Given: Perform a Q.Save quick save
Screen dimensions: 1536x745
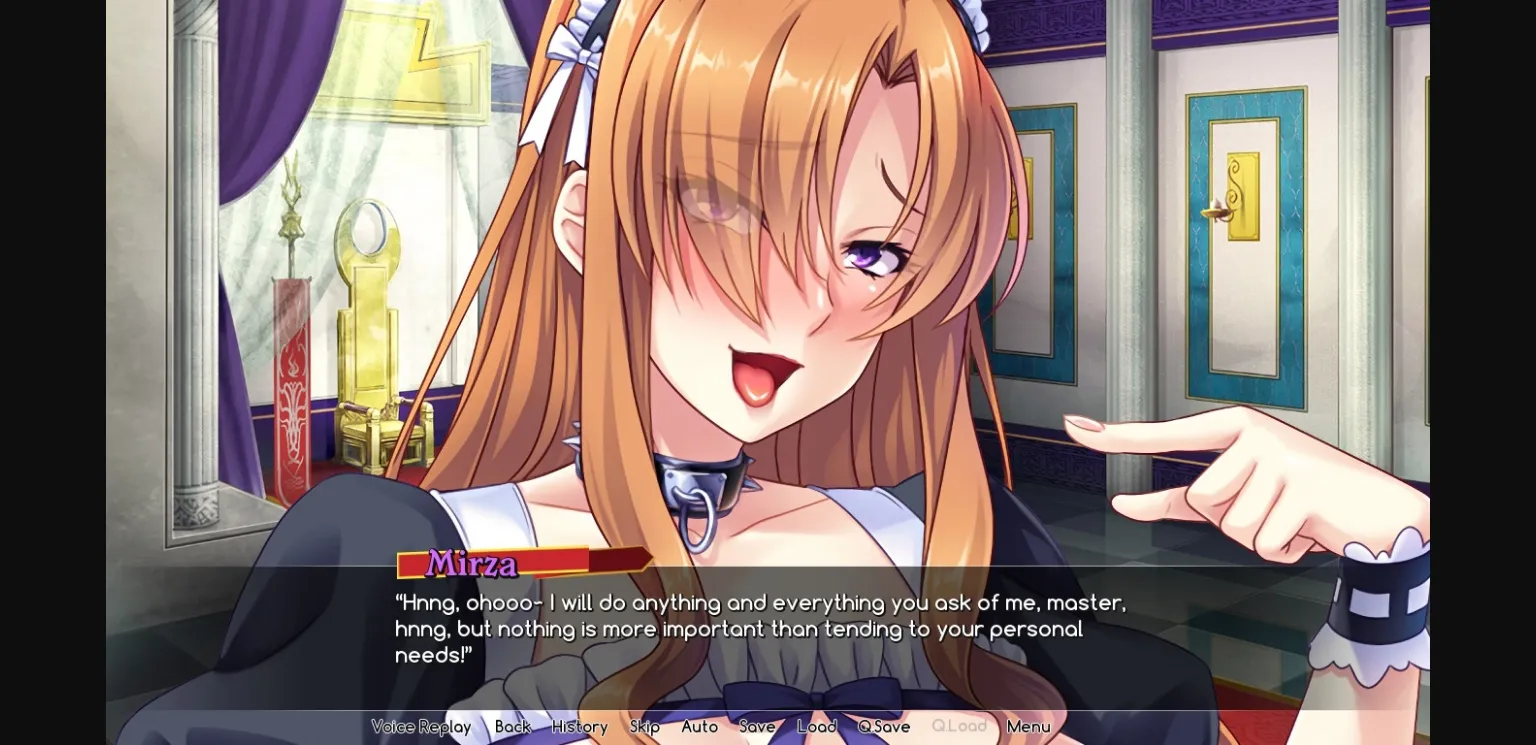Looking at the screenshot, I should [882, 727].
